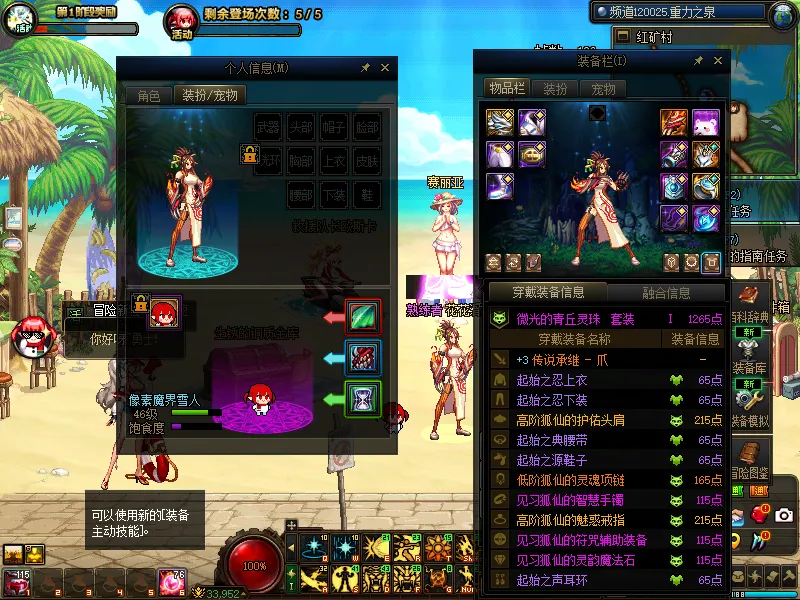Viewport: 800px width, 600px height.
Task: Click the camera screenshot icon
Action: click(x=784, y=515)
